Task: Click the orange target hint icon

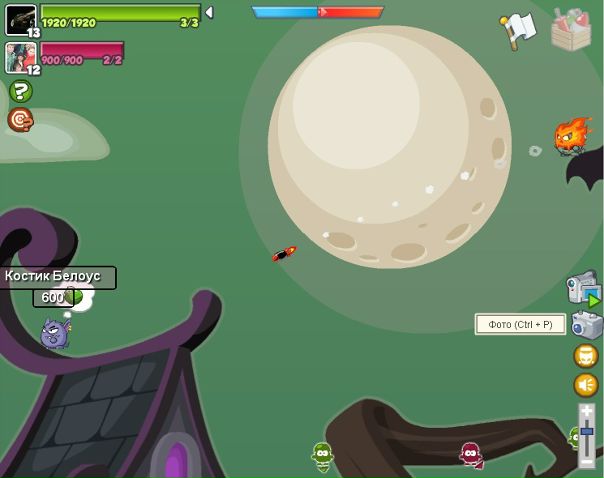Action: [x=19, y=120]
